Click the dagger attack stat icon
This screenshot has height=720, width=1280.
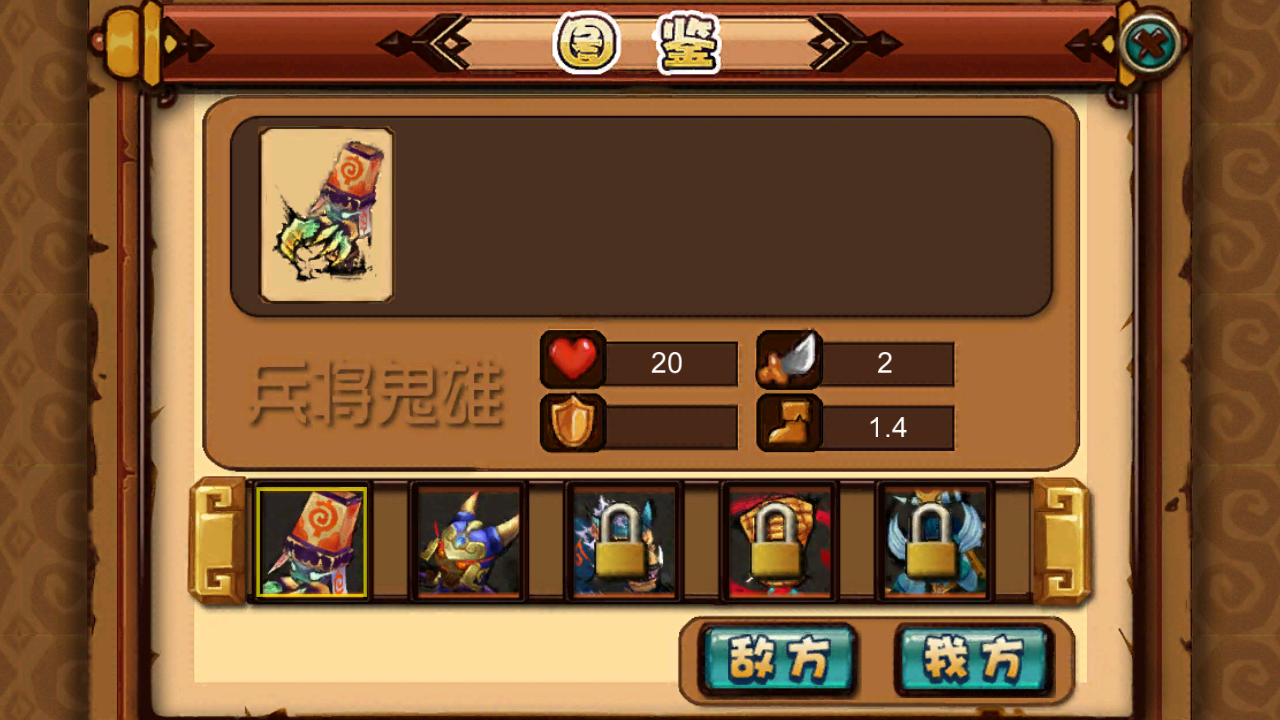coord(790,362)
